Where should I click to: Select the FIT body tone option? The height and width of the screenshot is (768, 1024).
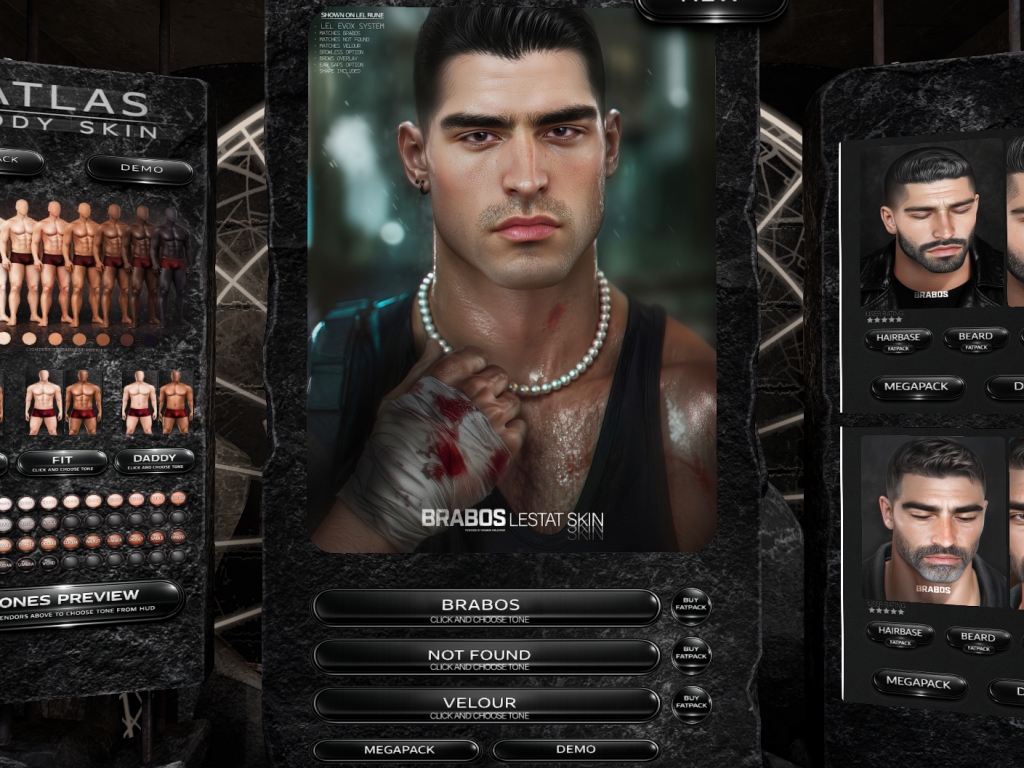62,462
